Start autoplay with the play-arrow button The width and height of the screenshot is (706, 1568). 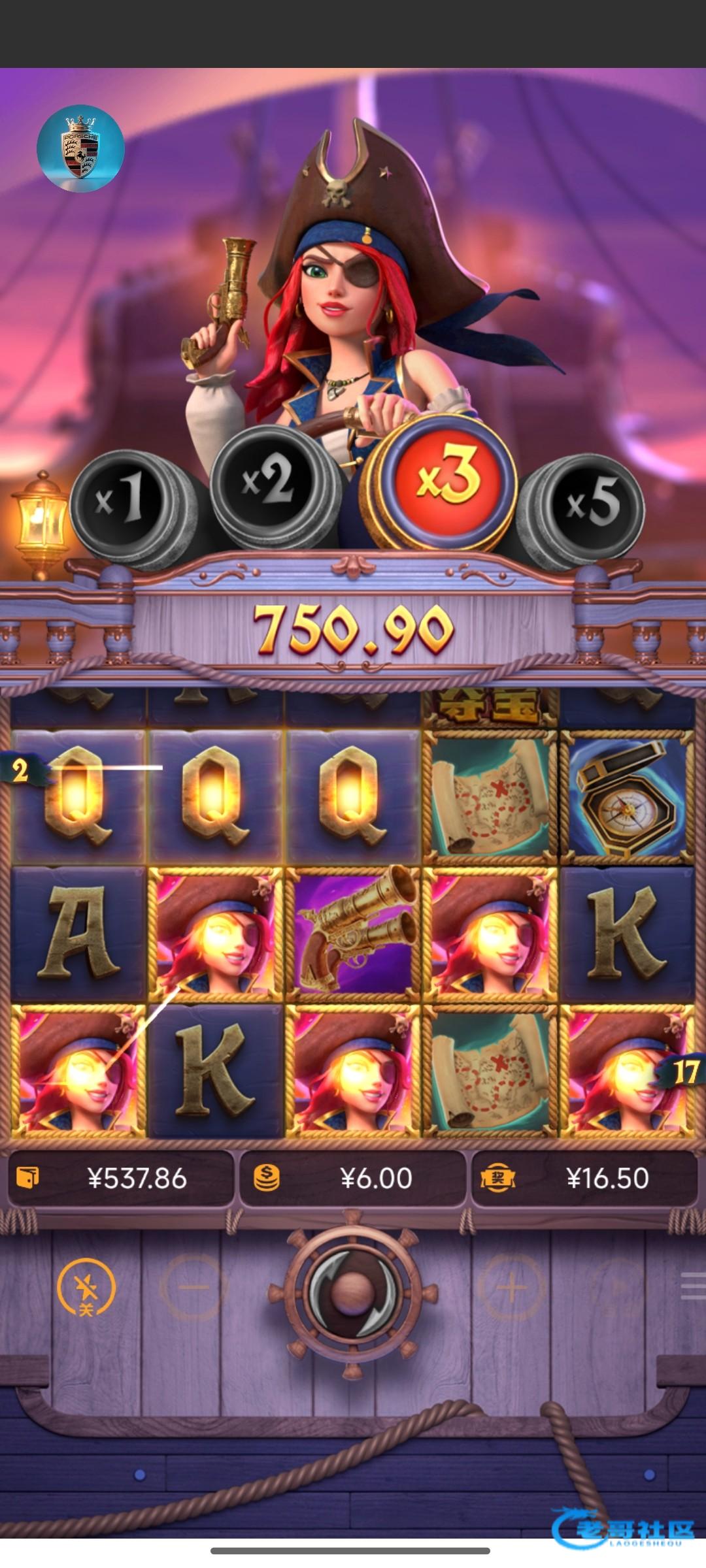[618, 1288]
